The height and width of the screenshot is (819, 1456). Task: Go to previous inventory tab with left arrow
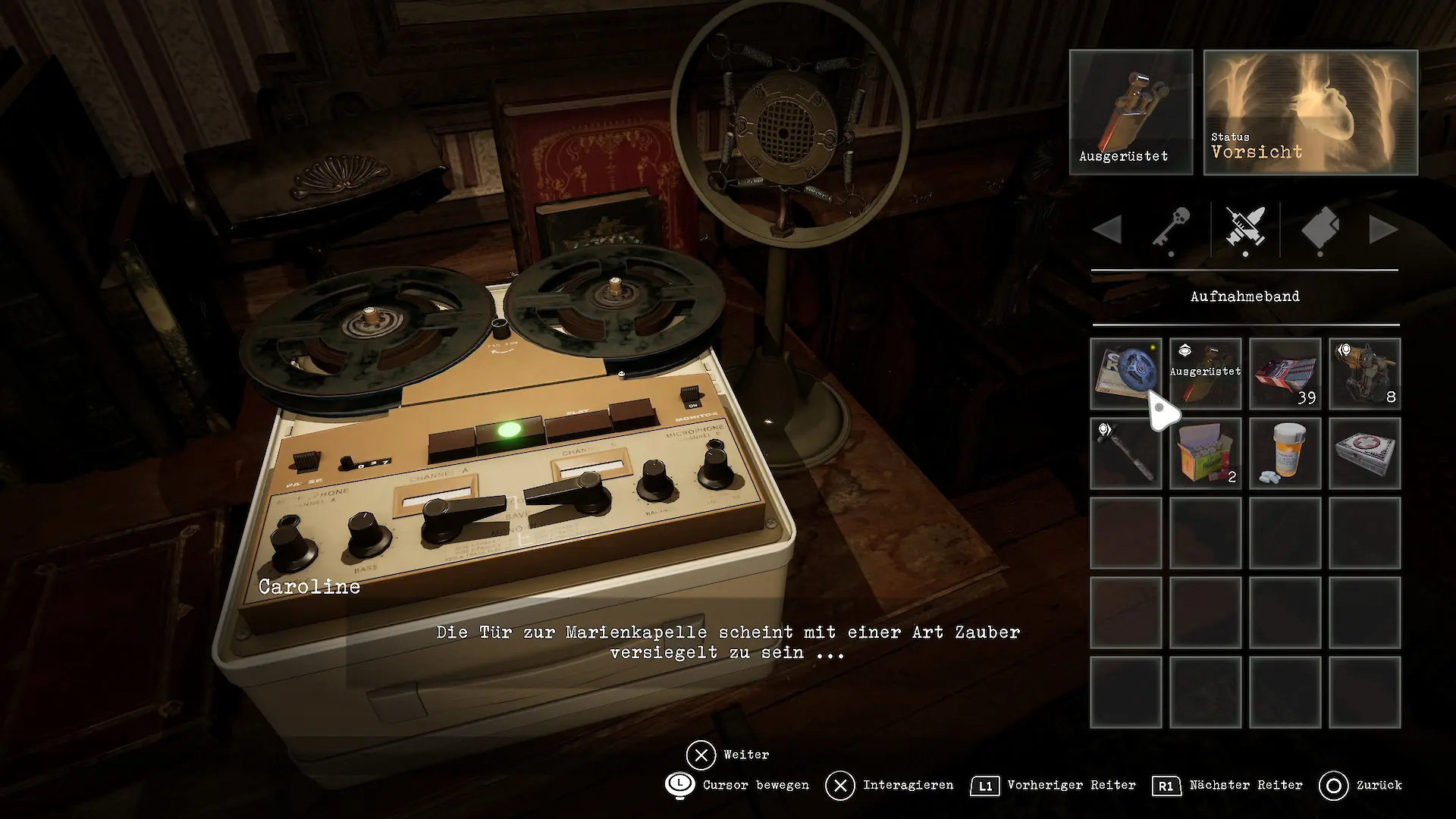[x=1108, y=229]
